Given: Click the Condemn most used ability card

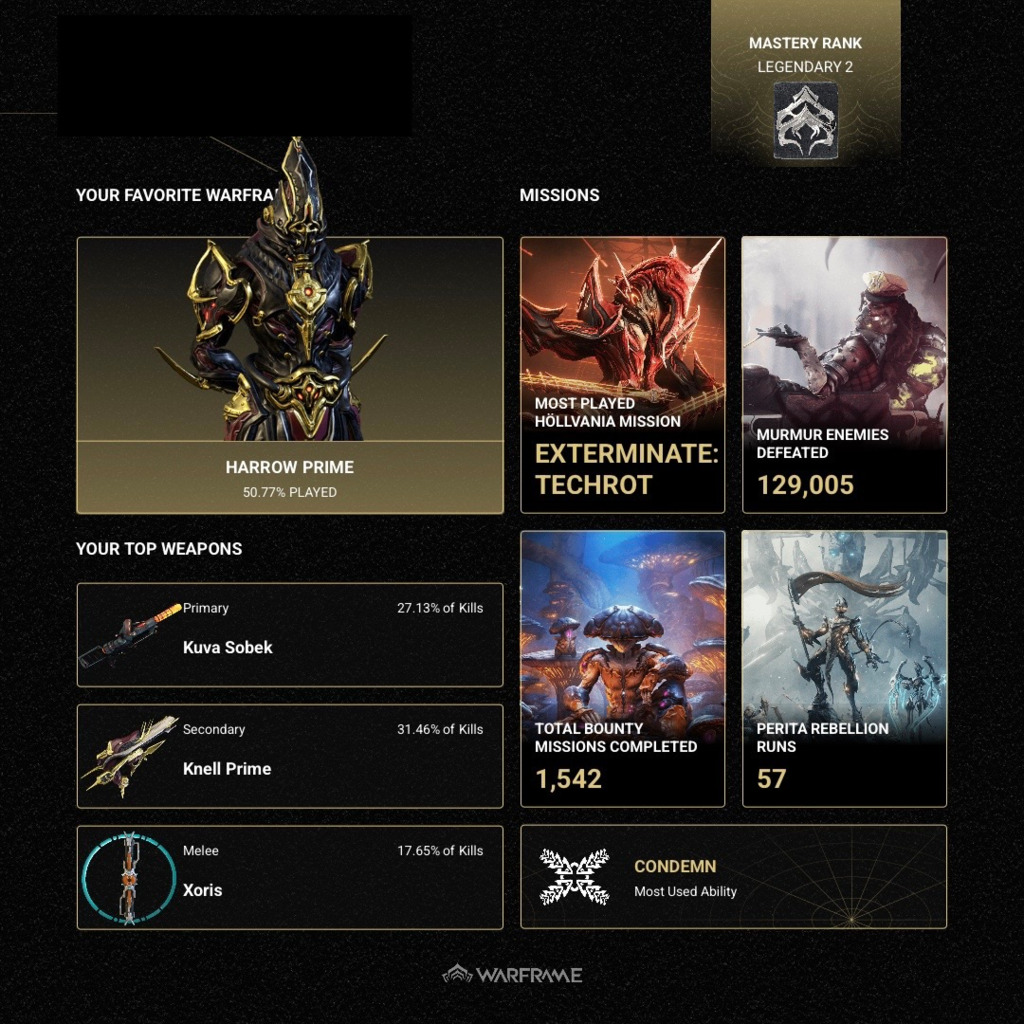Looking at the screenshot, I should (733, 877).
